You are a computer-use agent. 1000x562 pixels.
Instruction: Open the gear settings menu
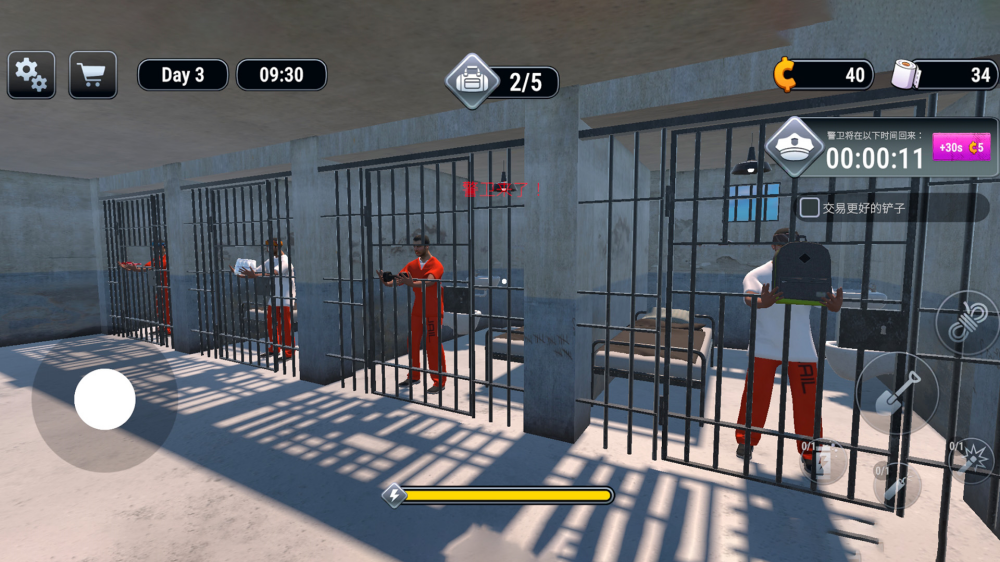tap(31, 75)
